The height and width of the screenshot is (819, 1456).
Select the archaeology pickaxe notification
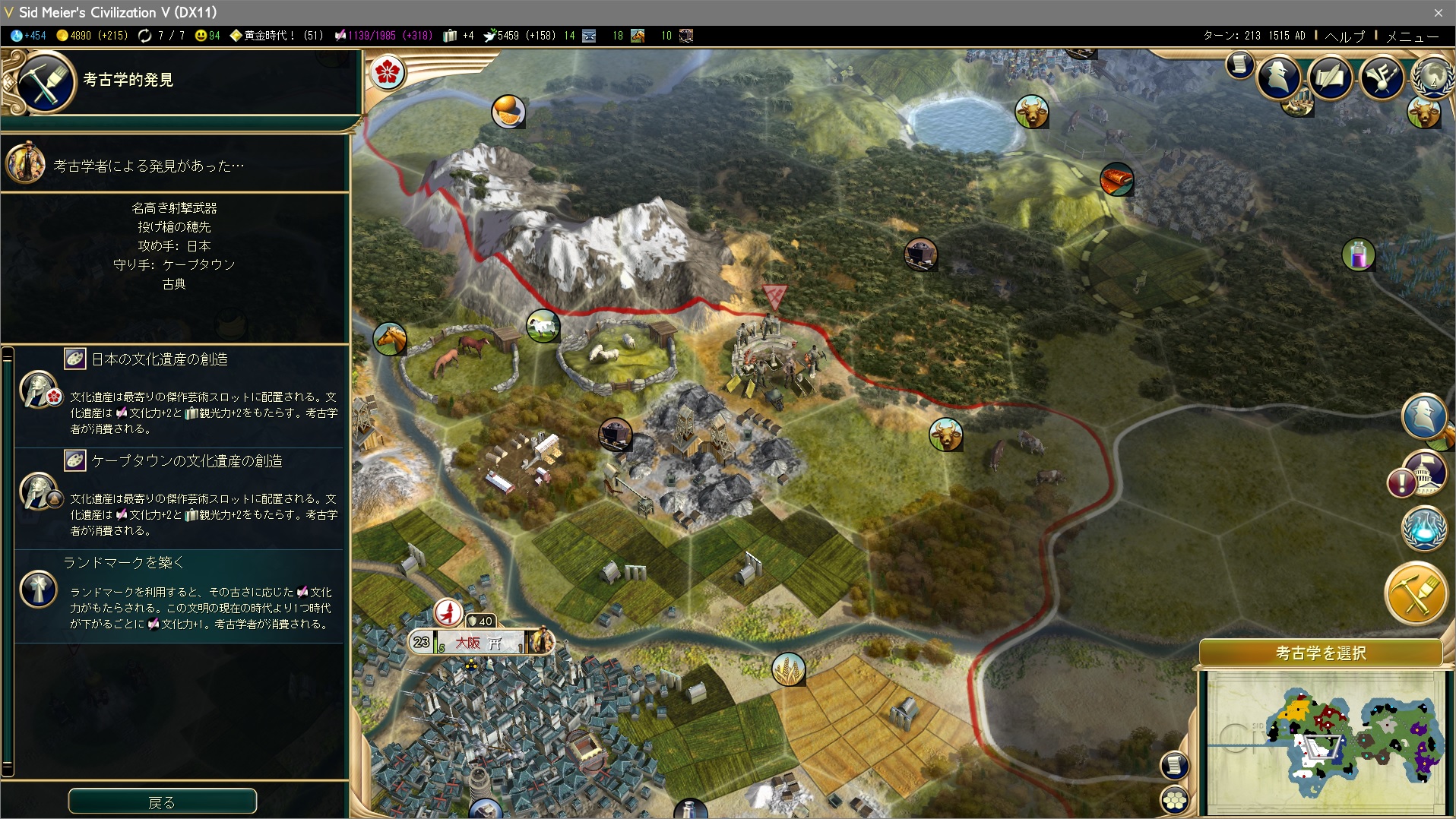pos(1416,593)
